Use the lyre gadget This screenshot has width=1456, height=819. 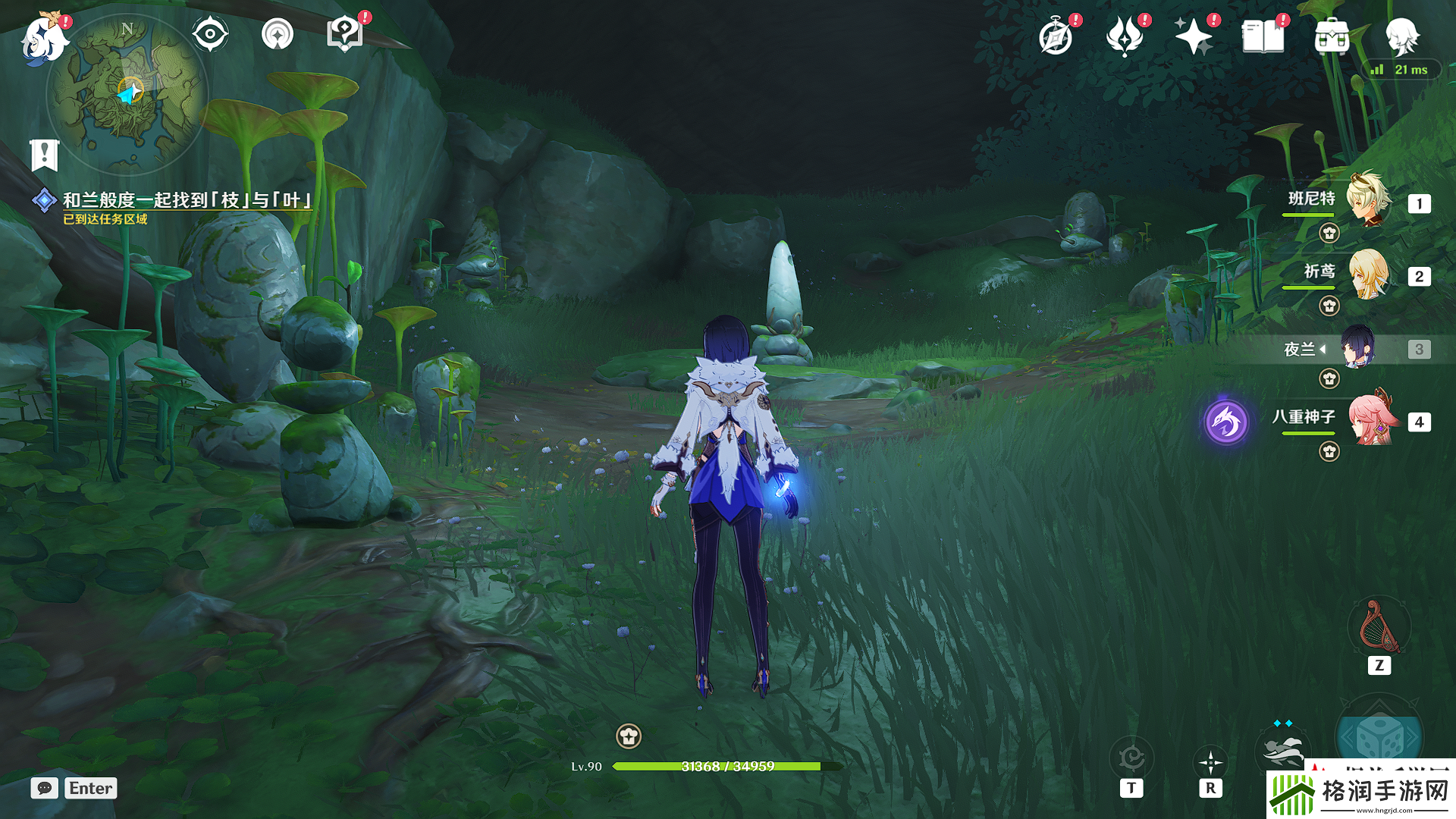tap(1379, 628)
